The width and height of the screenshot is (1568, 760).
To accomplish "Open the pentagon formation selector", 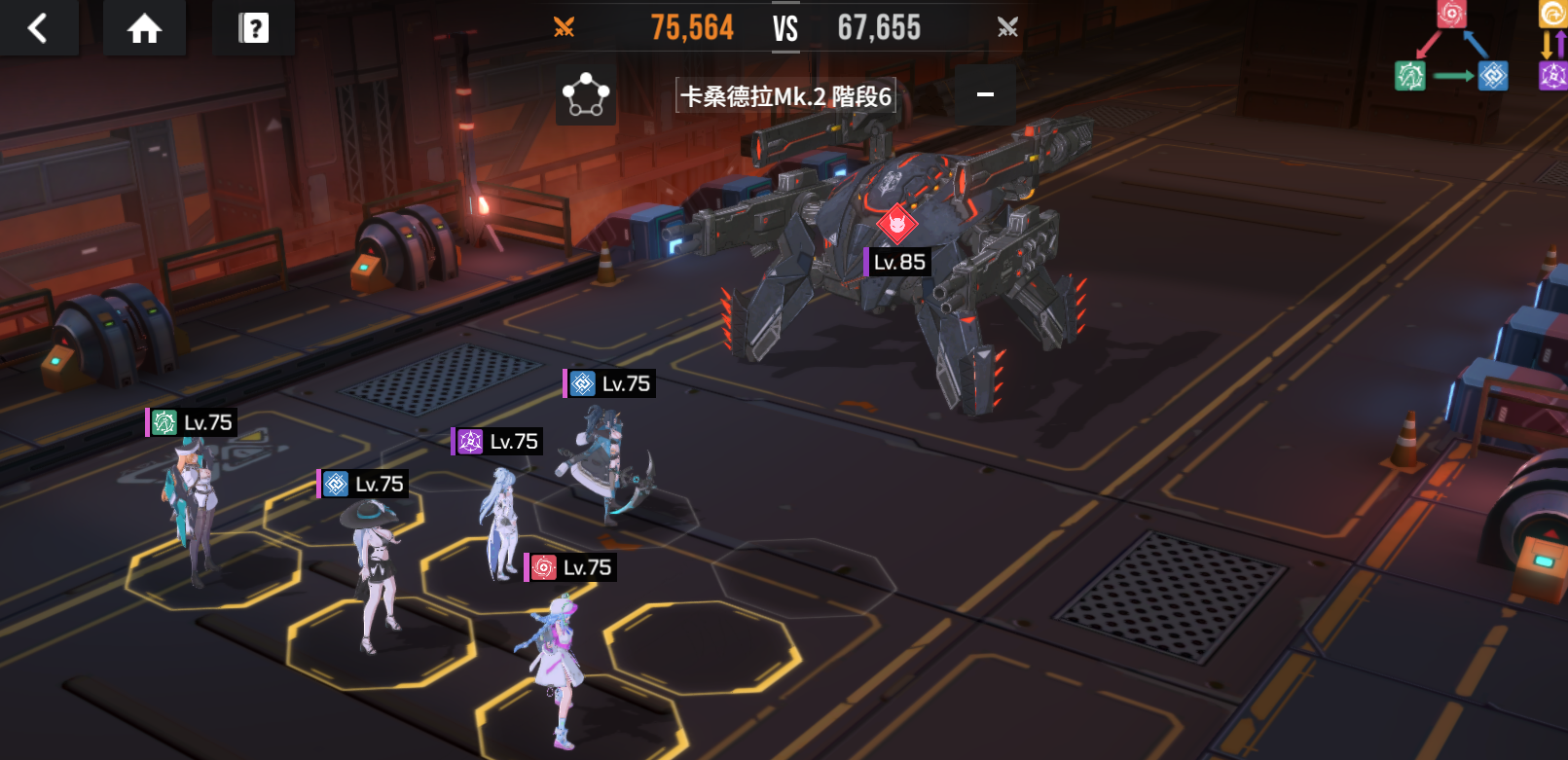I will [585, 95].
